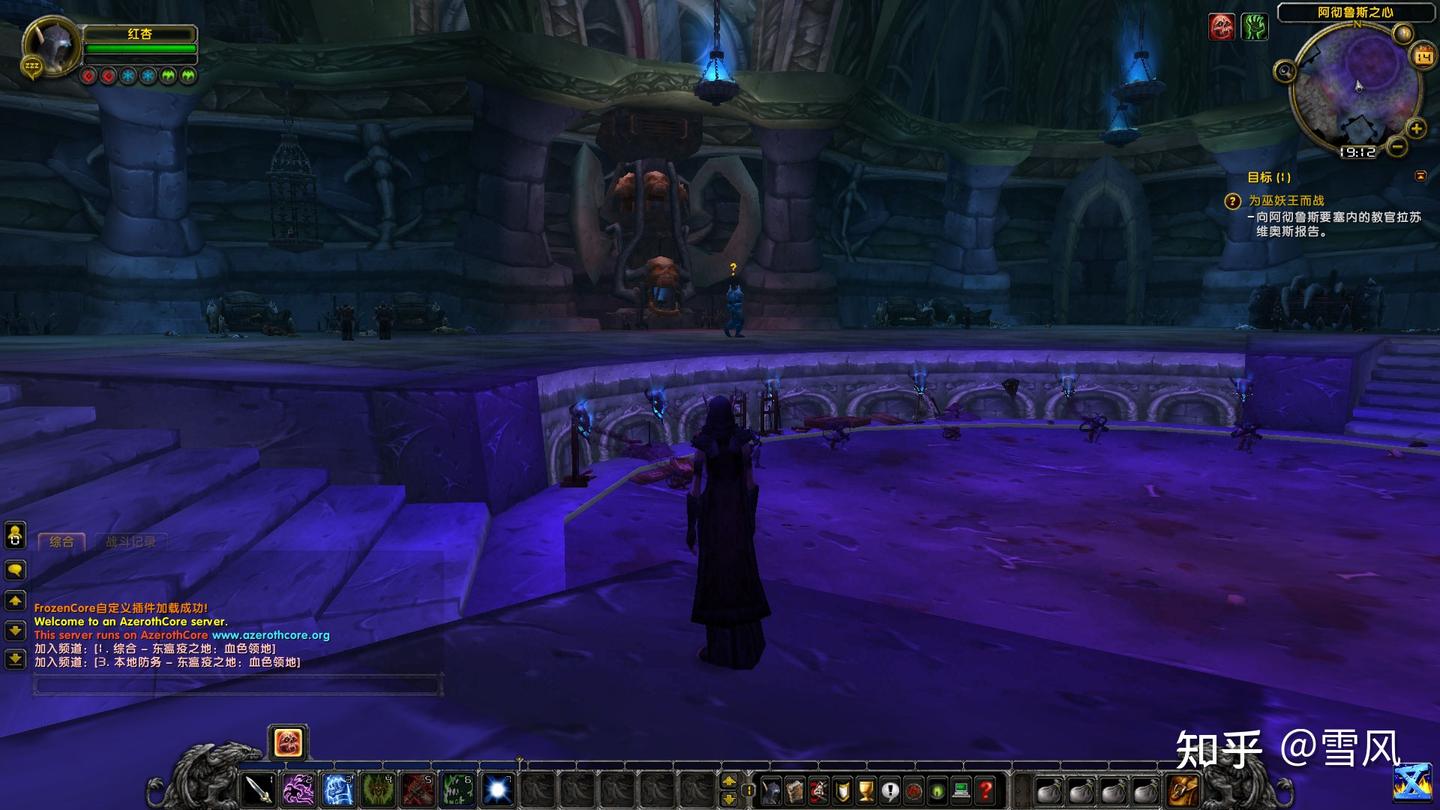Image resolution: width=1440 pixels, height=810 pixels.
Task: Open the quest log exclamation icon
Action: (889, 790)
